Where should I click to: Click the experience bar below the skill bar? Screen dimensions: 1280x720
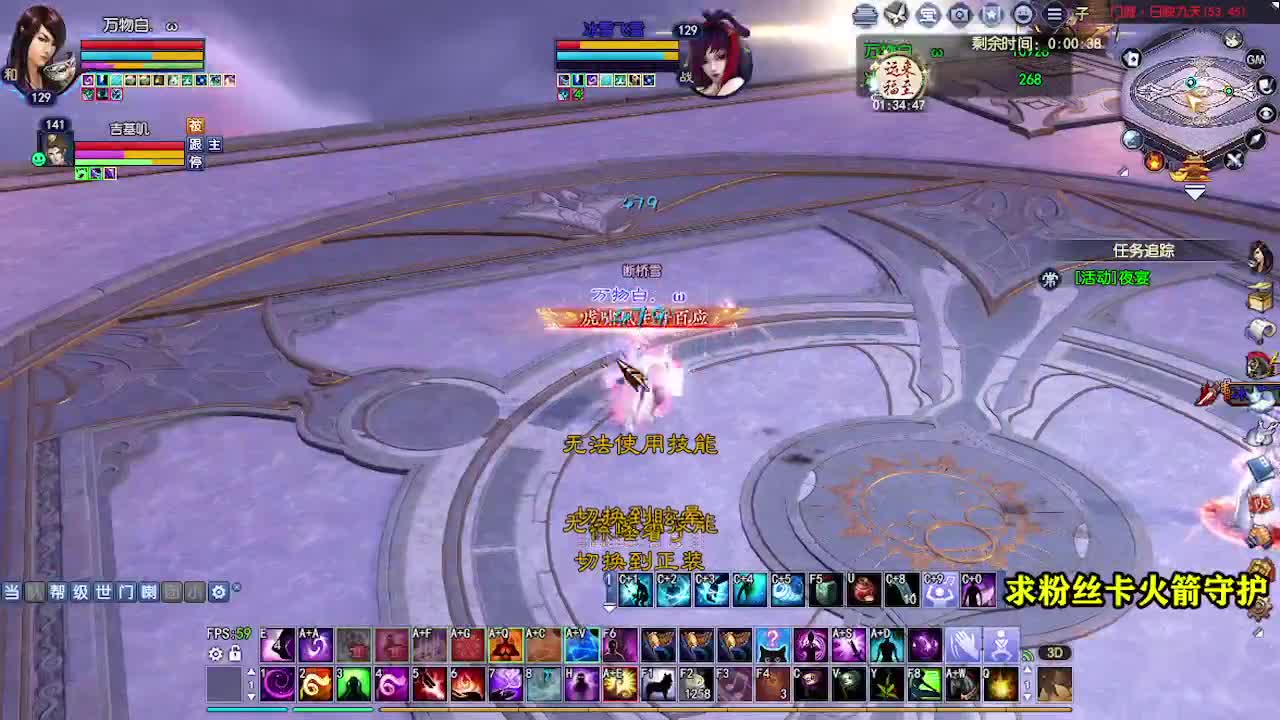coord(700,711)
